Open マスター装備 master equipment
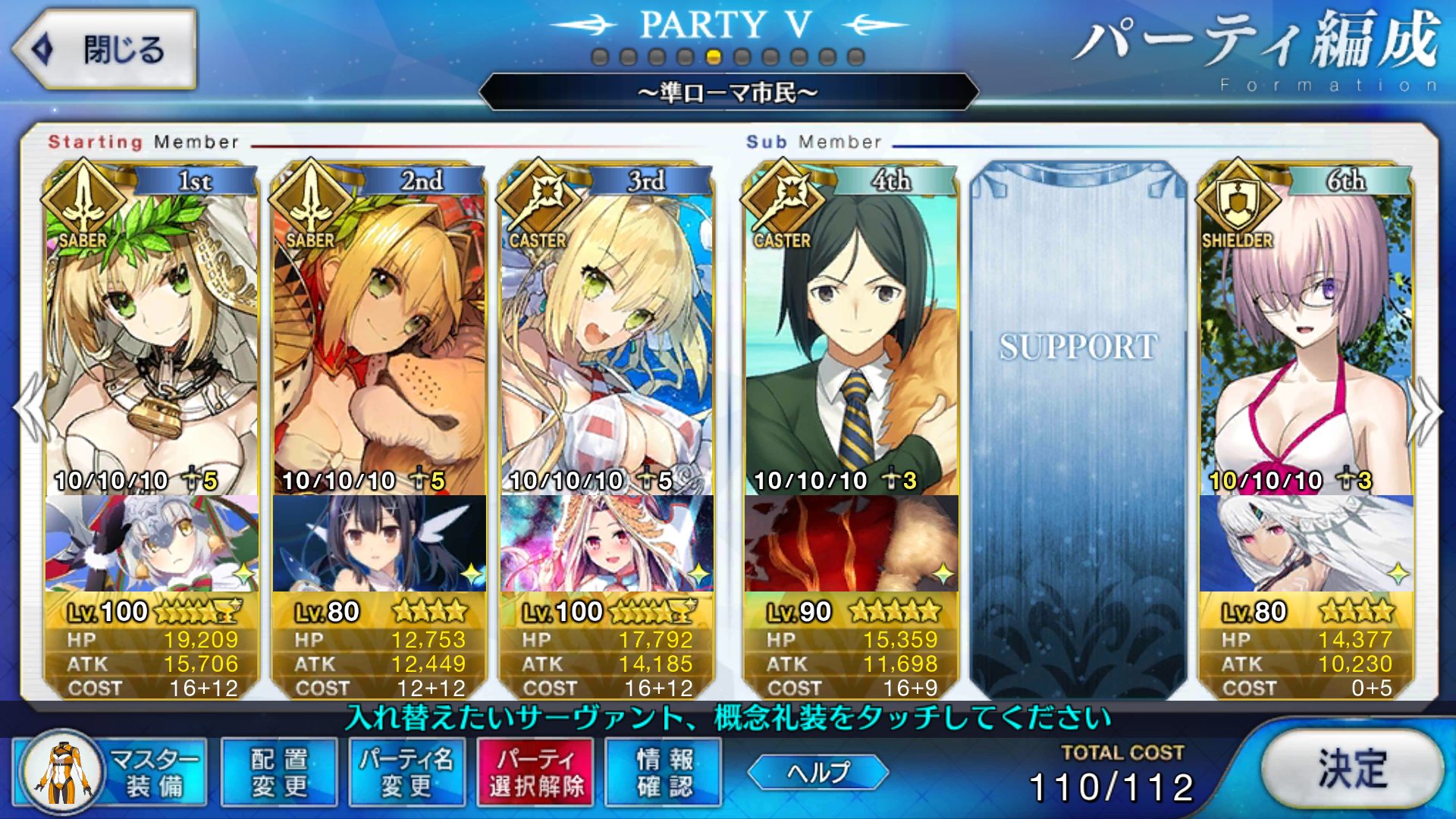This screenshot has width=1456, height=819. (x=110, y=773)
